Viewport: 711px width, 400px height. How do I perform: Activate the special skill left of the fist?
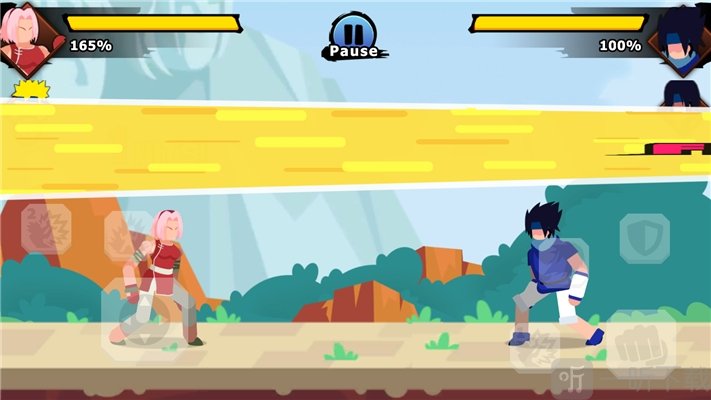(537, 347)
